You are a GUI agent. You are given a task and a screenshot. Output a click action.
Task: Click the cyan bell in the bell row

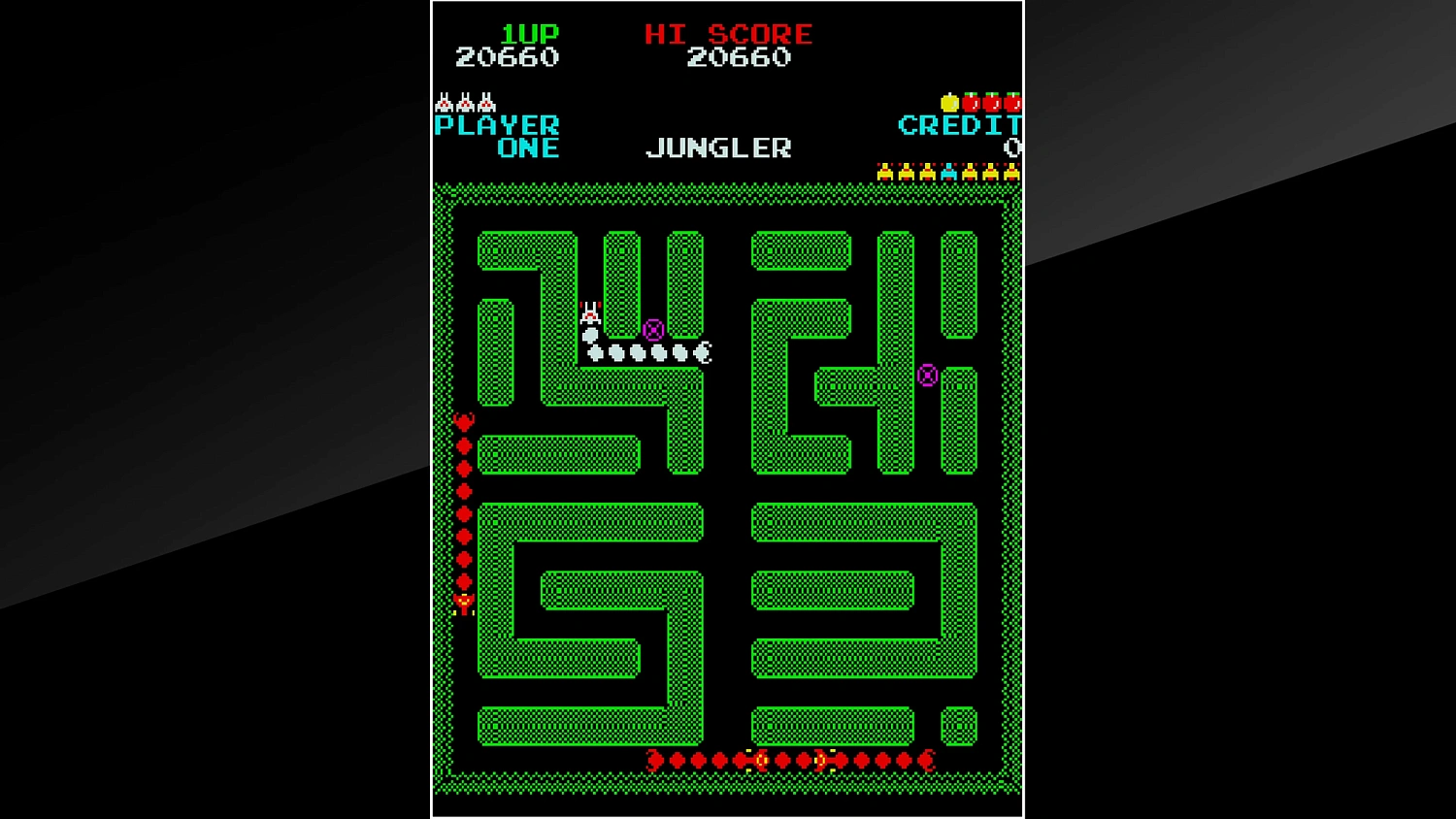tap(949, 172)
